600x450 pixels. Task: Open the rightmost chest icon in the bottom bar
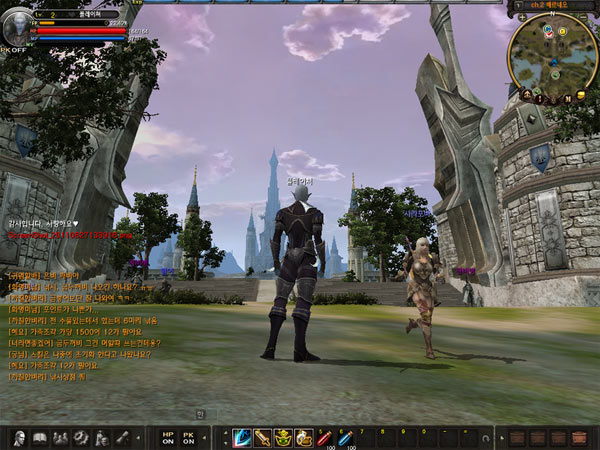[x=579, y=437]
